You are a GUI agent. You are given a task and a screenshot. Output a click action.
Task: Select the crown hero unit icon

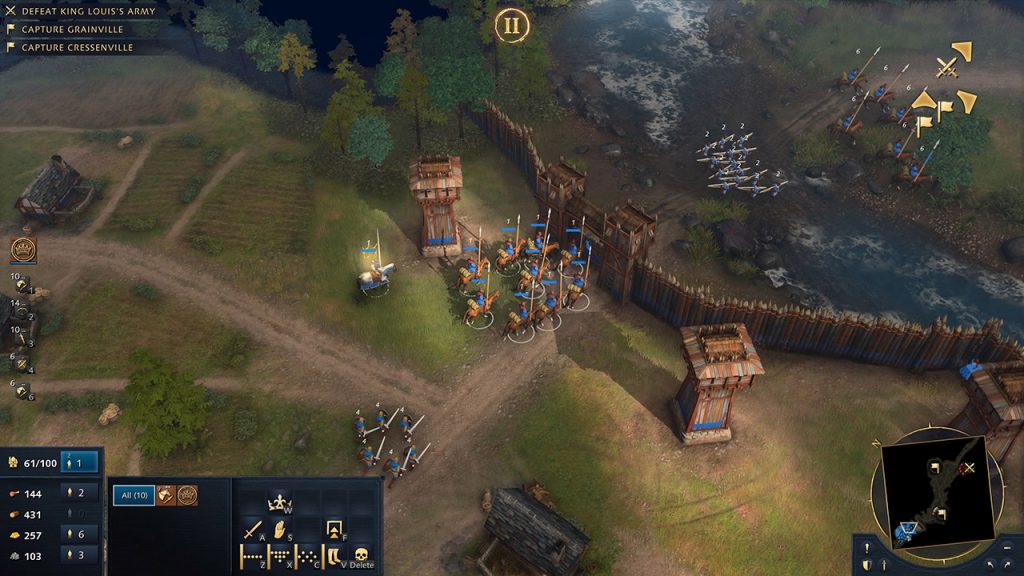pyautogui.click(x=187, y=495)
